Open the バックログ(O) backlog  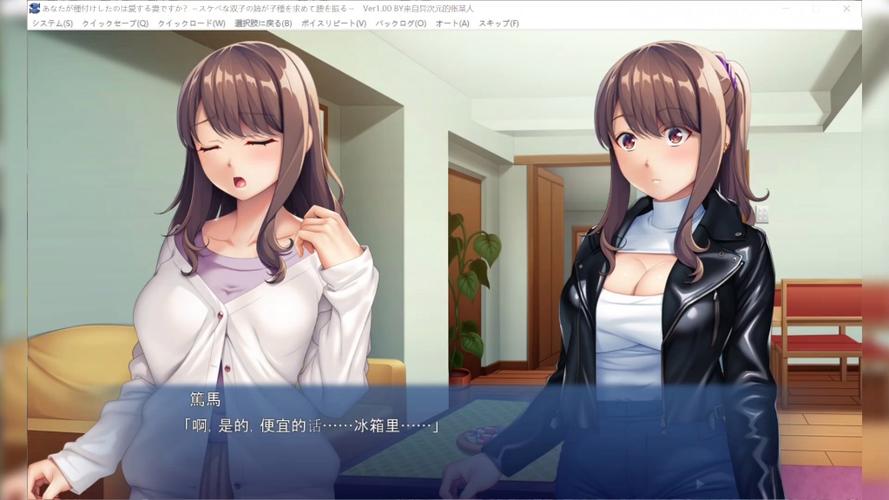[400, 23]
